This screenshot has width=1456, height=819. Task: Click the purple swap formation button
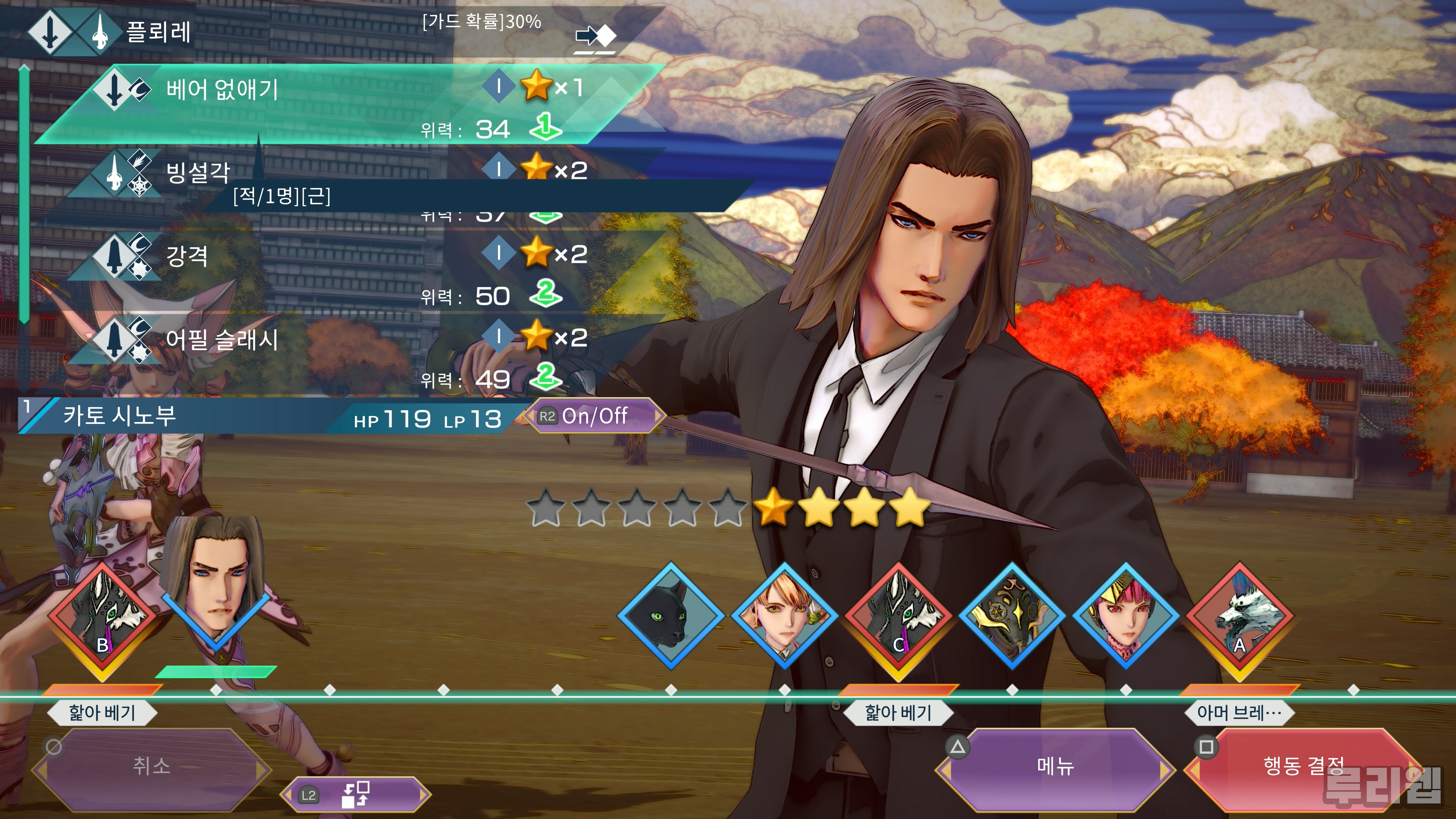point(356,795)
